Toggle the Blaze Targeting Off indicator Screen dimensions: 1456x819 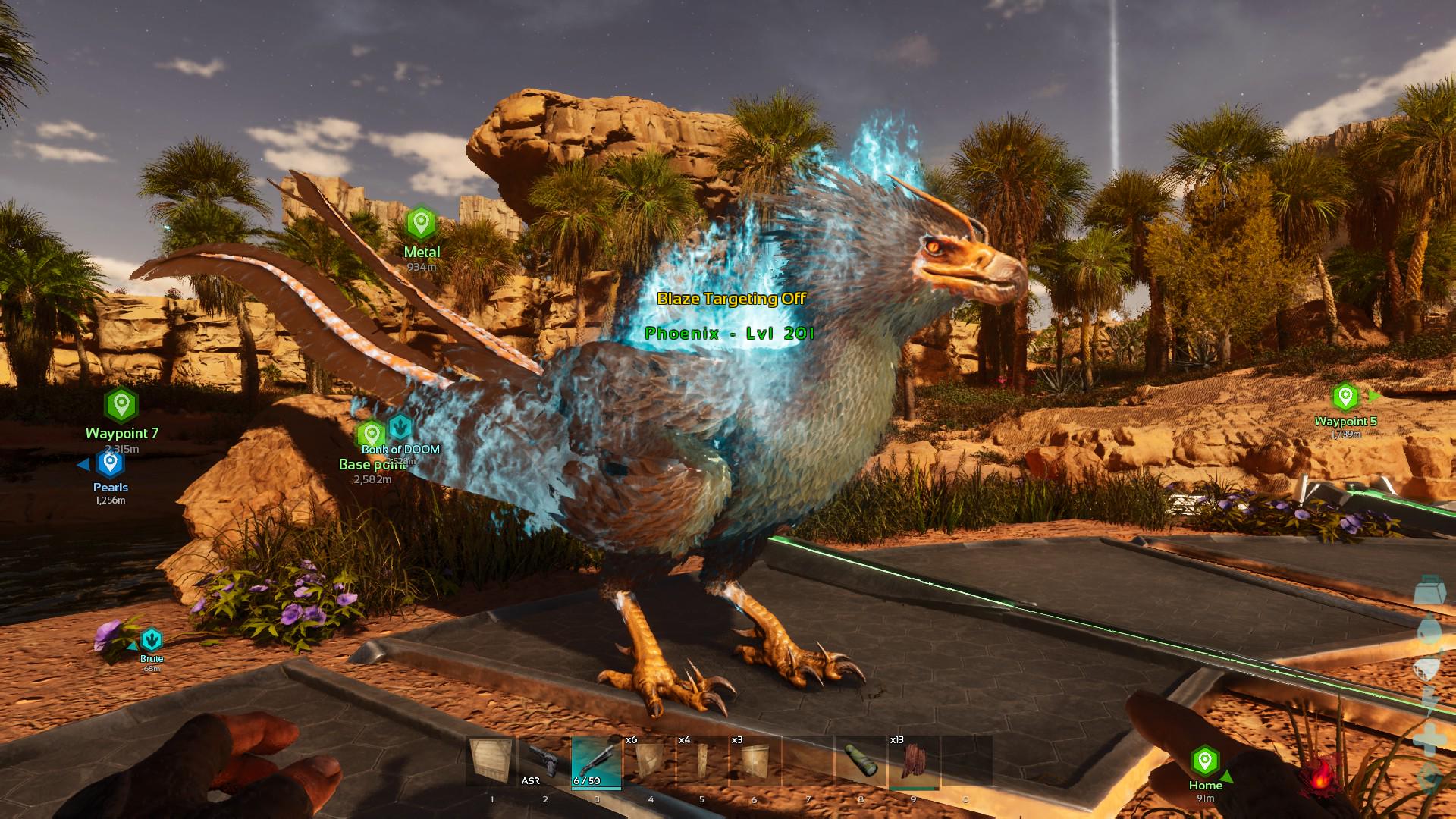[732, 300]
